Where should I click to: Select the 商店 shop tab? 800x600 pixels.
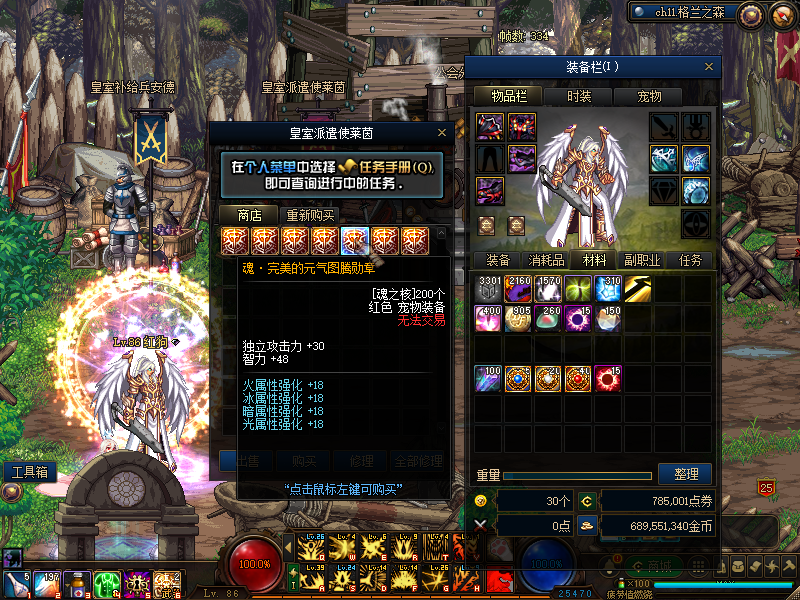(250, 215)
